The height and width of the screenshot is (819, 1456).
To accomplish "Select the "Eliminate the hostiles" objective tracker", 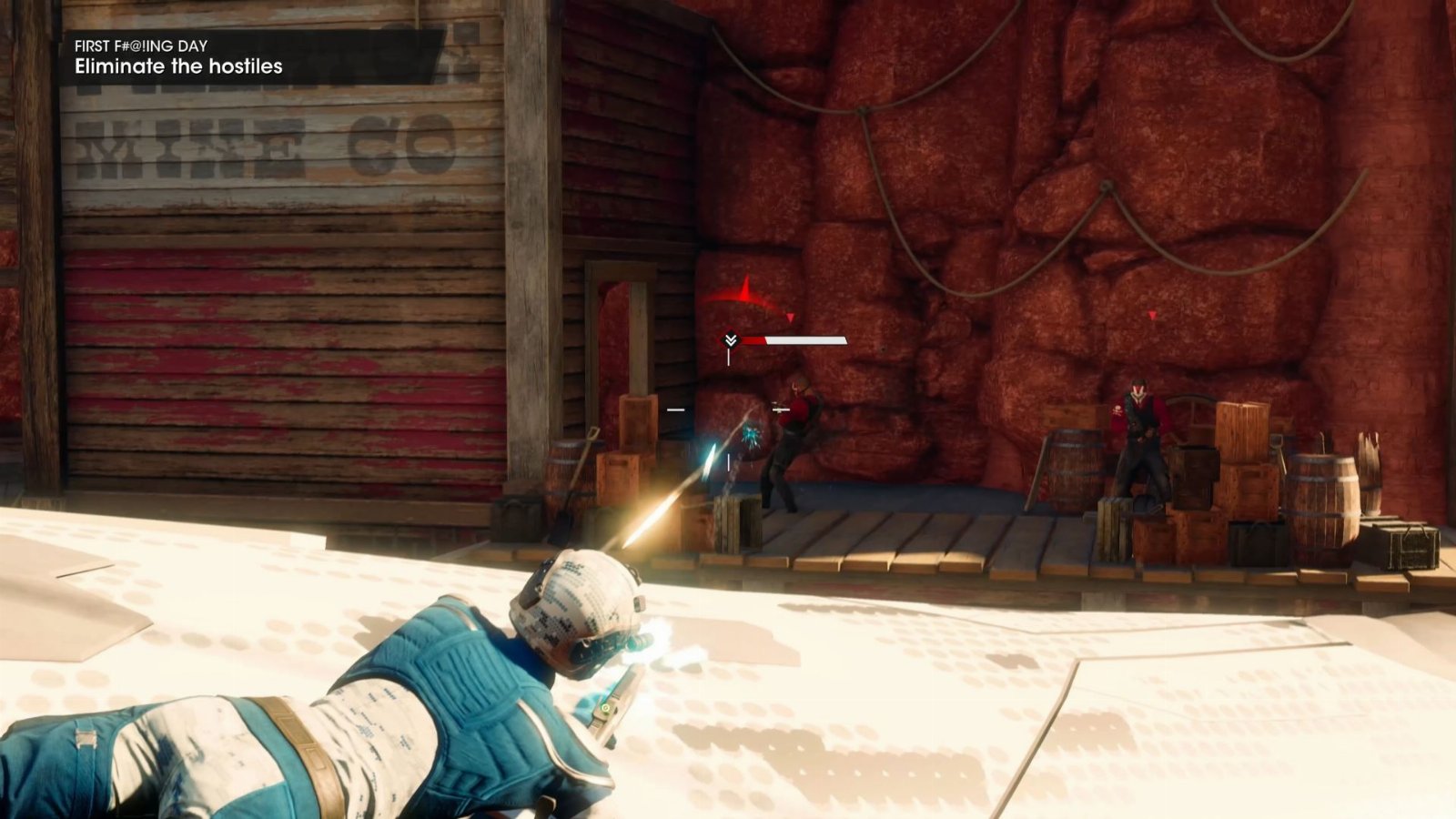I will pos(178,66).
